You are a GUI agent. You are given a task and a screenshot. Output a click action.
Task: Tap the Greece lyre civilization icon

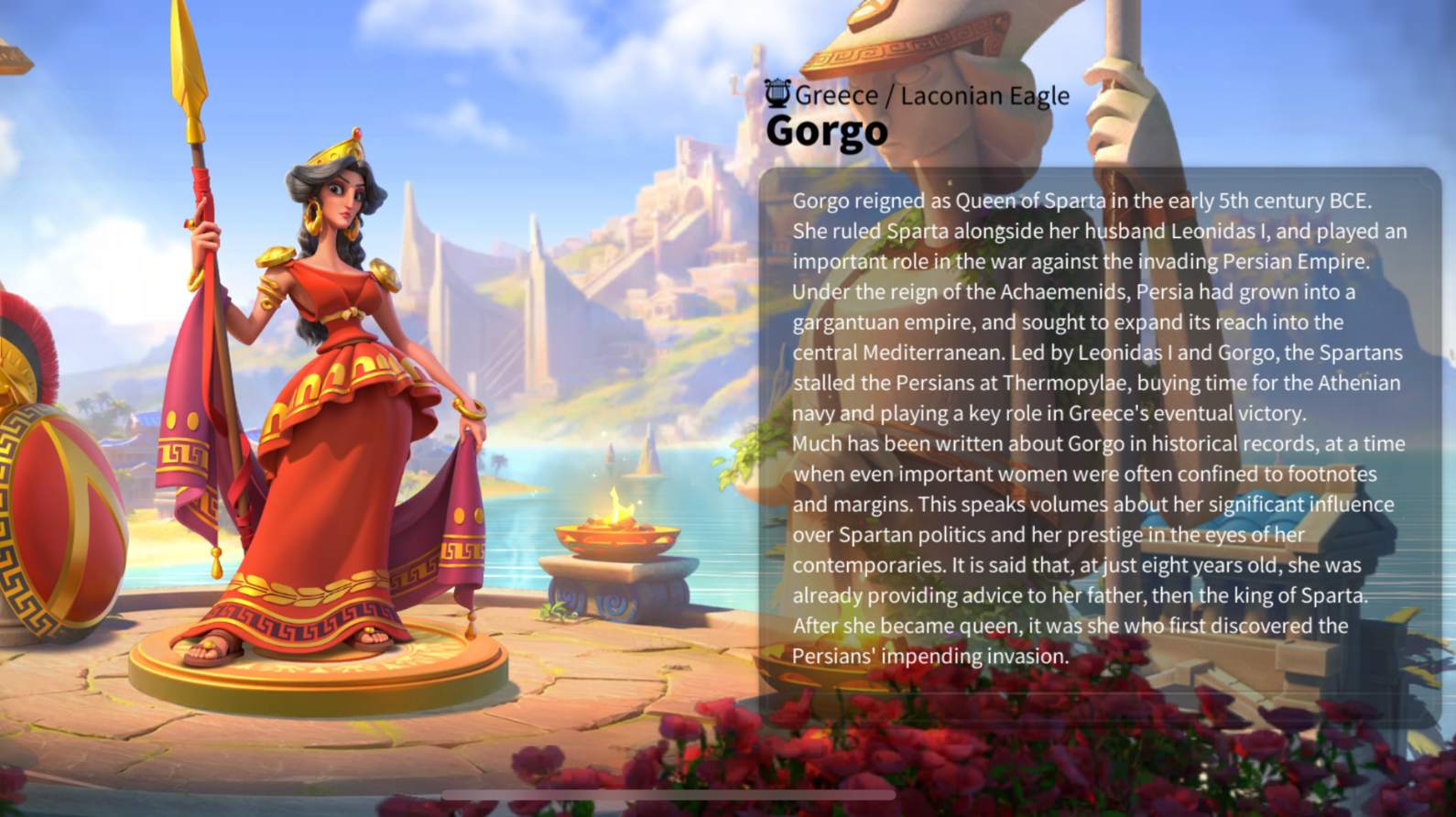pyautogui.click(x=777, y=93)
